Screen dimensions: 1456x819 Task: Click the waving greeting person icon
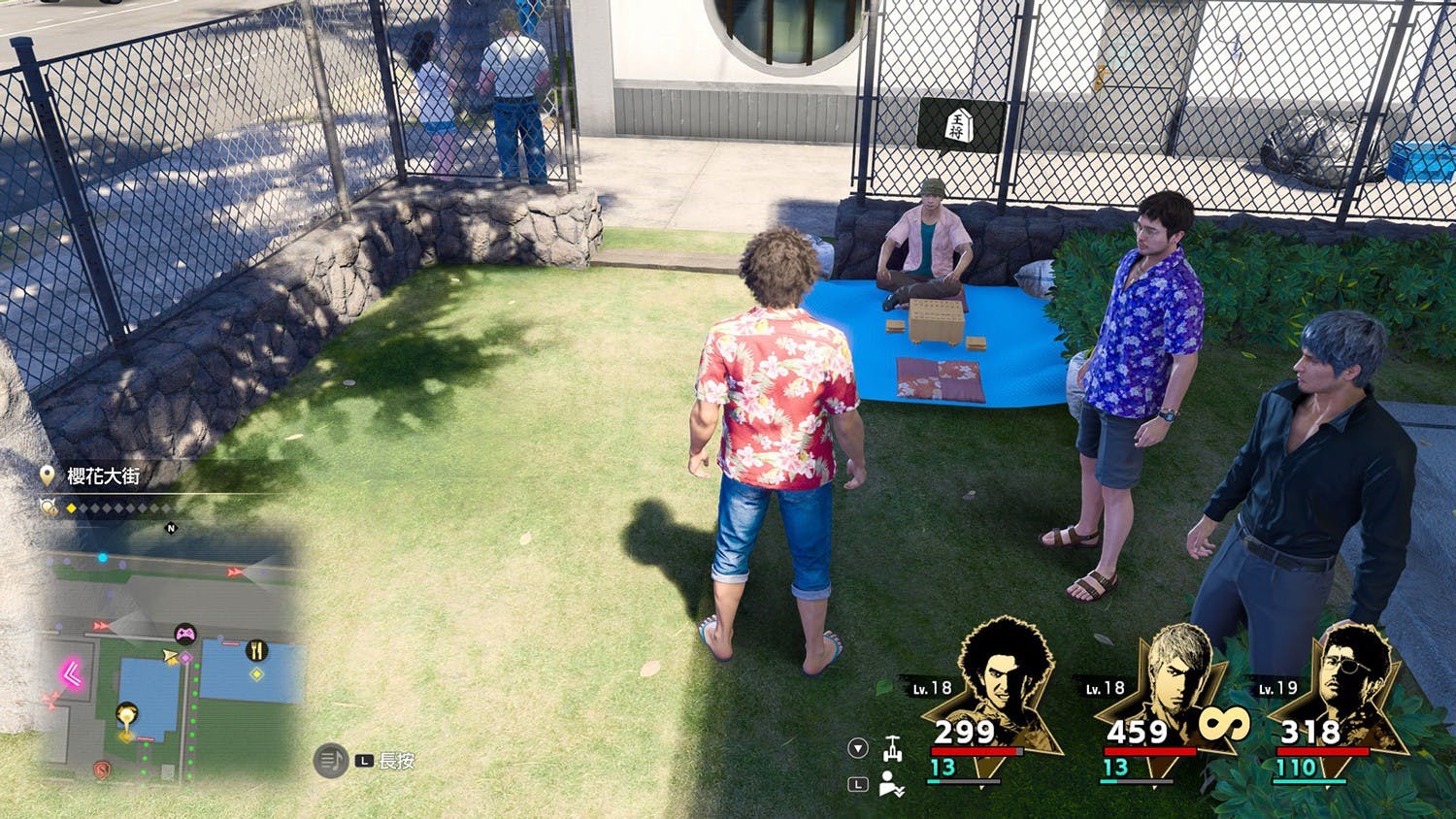coord(892,784)
